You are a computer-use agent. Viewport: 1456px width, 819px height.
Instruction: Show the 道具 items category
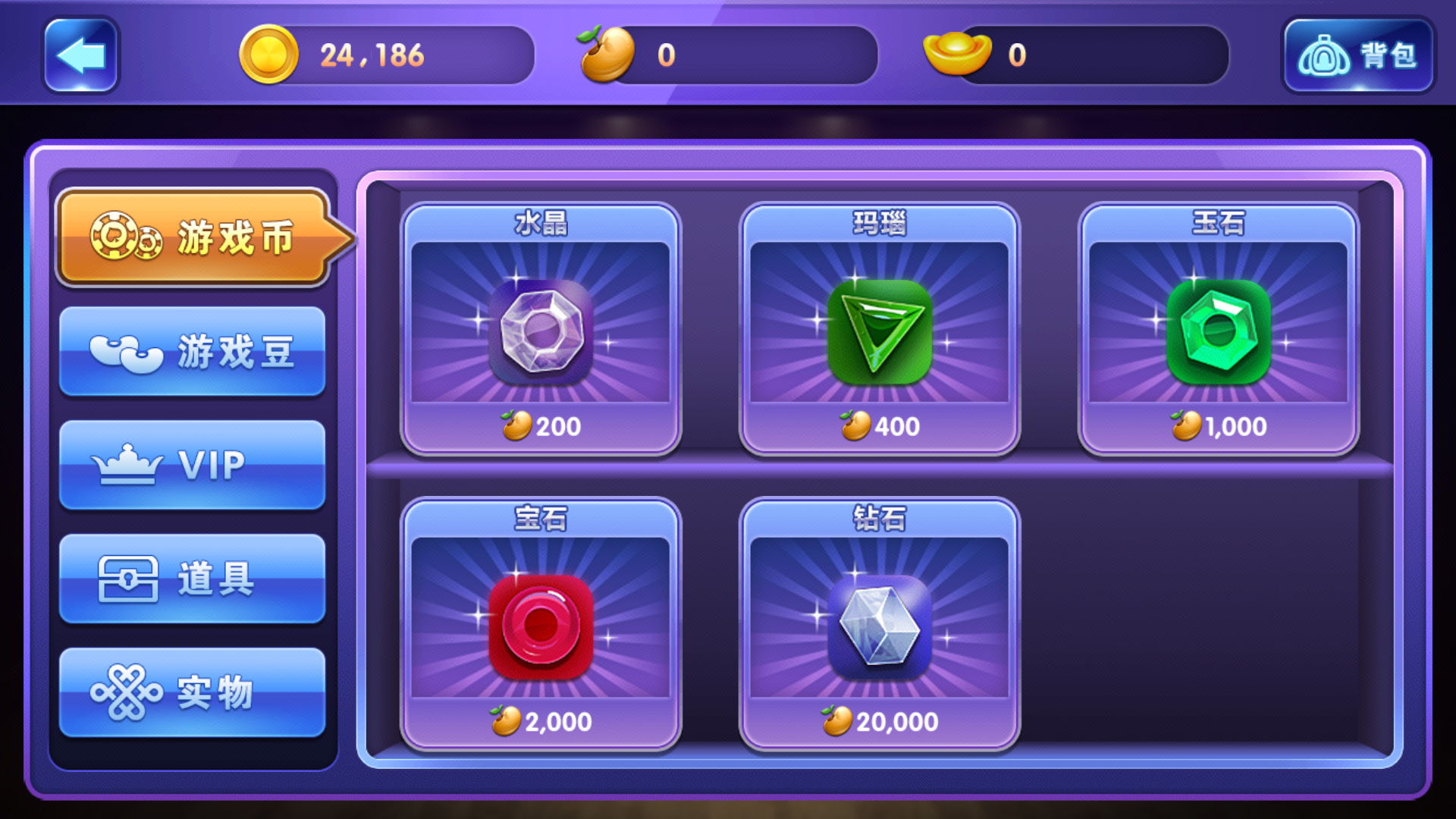click(192, 579)
